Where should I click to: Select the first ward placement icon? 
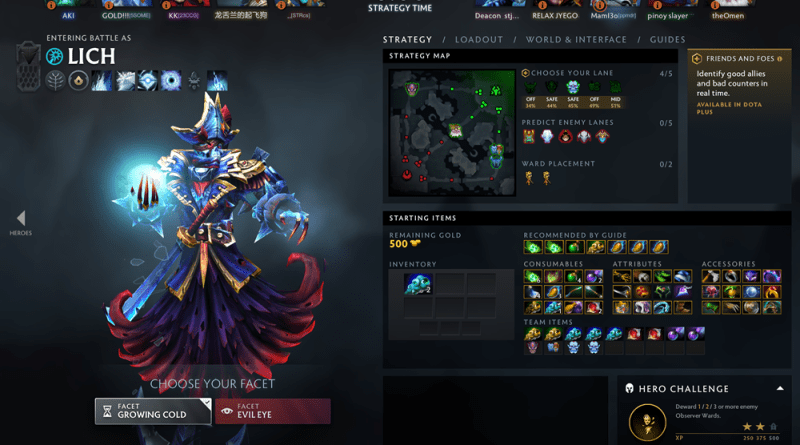pos(529,178)
